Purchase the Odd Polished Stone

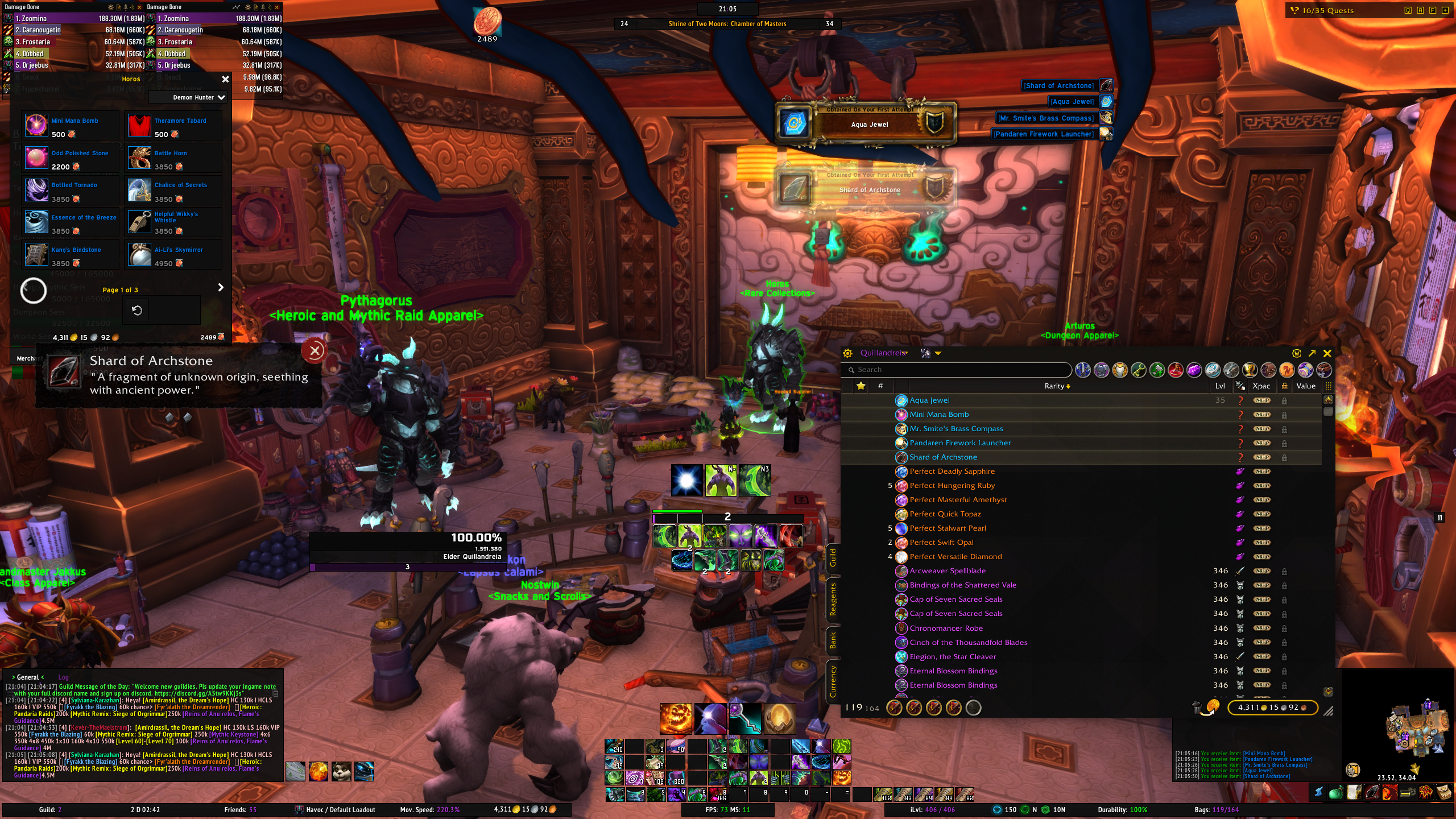(36, 158)
